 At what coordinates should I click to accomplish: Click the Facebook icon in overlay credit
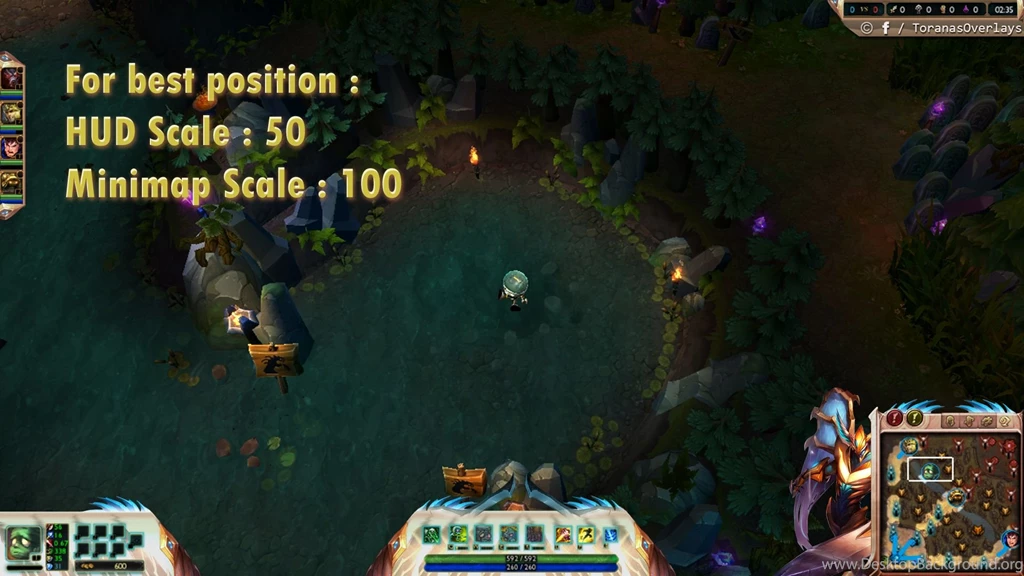pyautogui.click(x=885, y=28)
